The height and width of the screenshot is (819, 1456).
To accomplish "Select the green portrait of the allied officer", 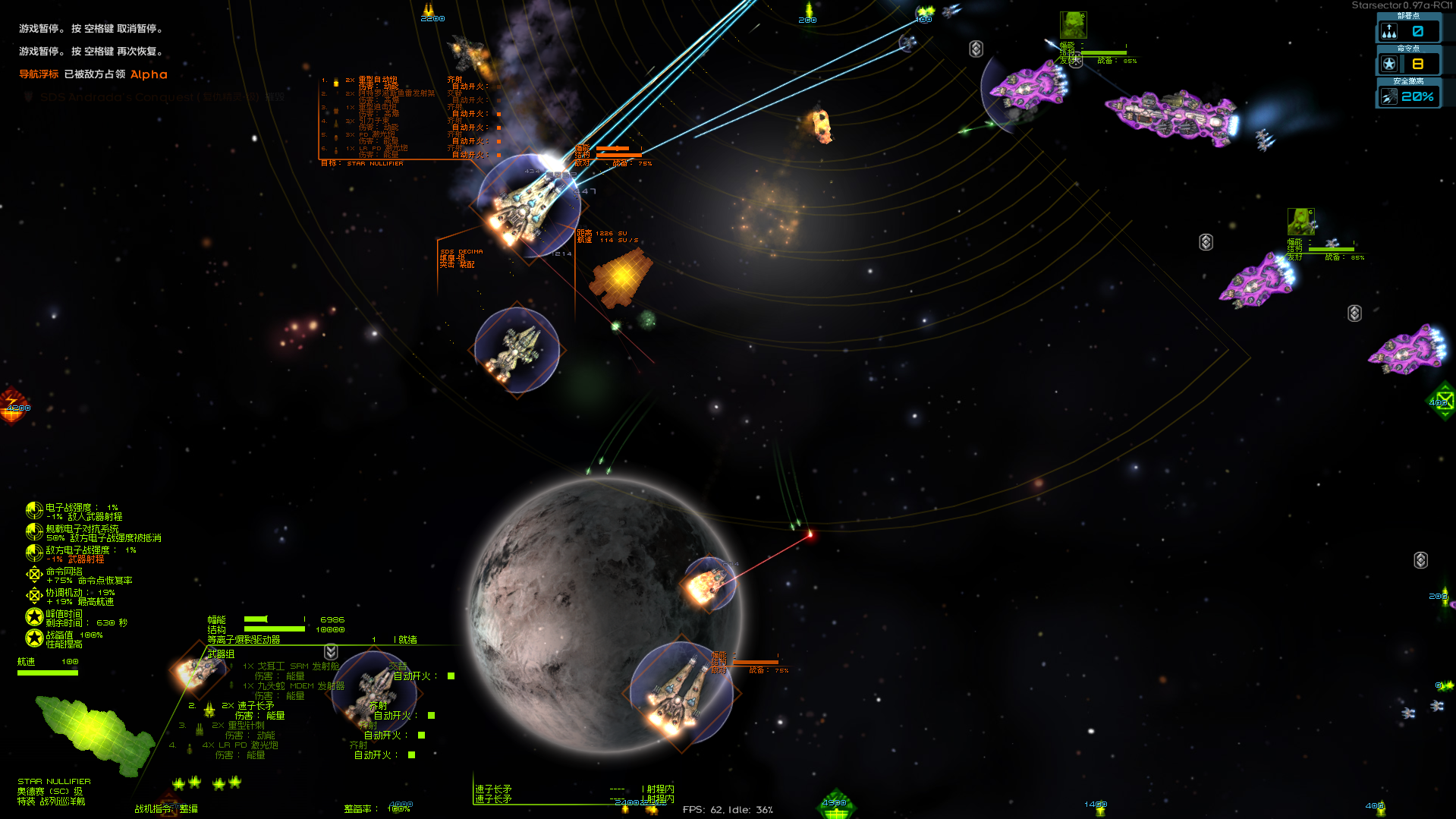I will coord(1074,25).
